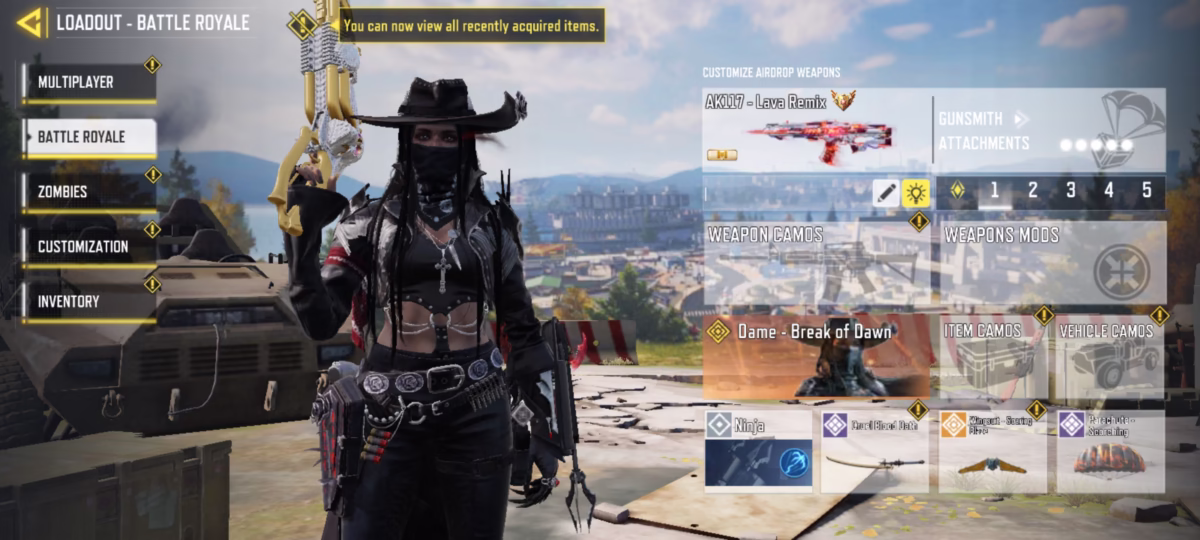
Task: Open Vehicle Camos
Action: (1110, 357)
